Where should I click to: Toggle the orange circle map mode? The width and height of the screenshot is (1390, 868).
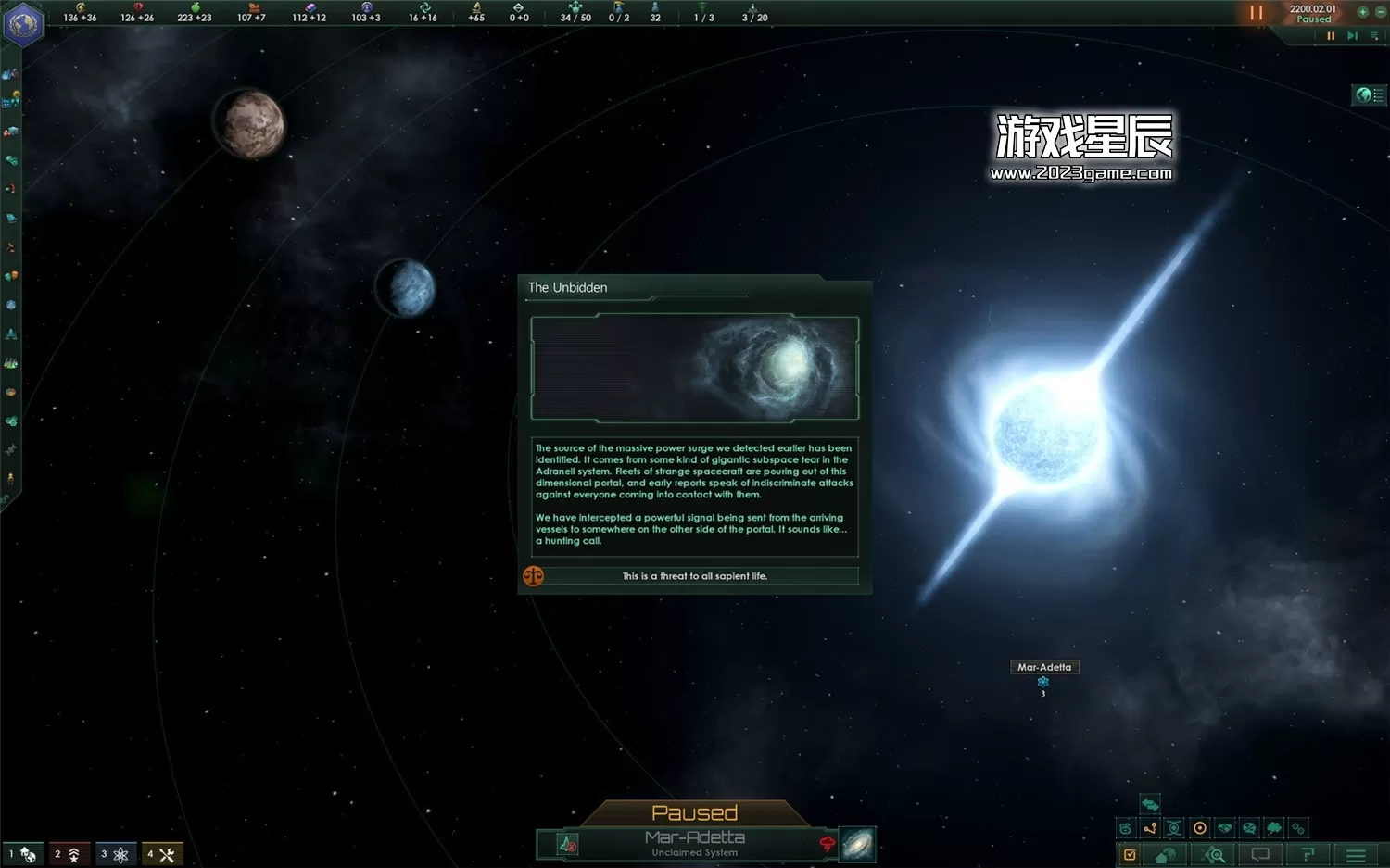click(1200, 828)
